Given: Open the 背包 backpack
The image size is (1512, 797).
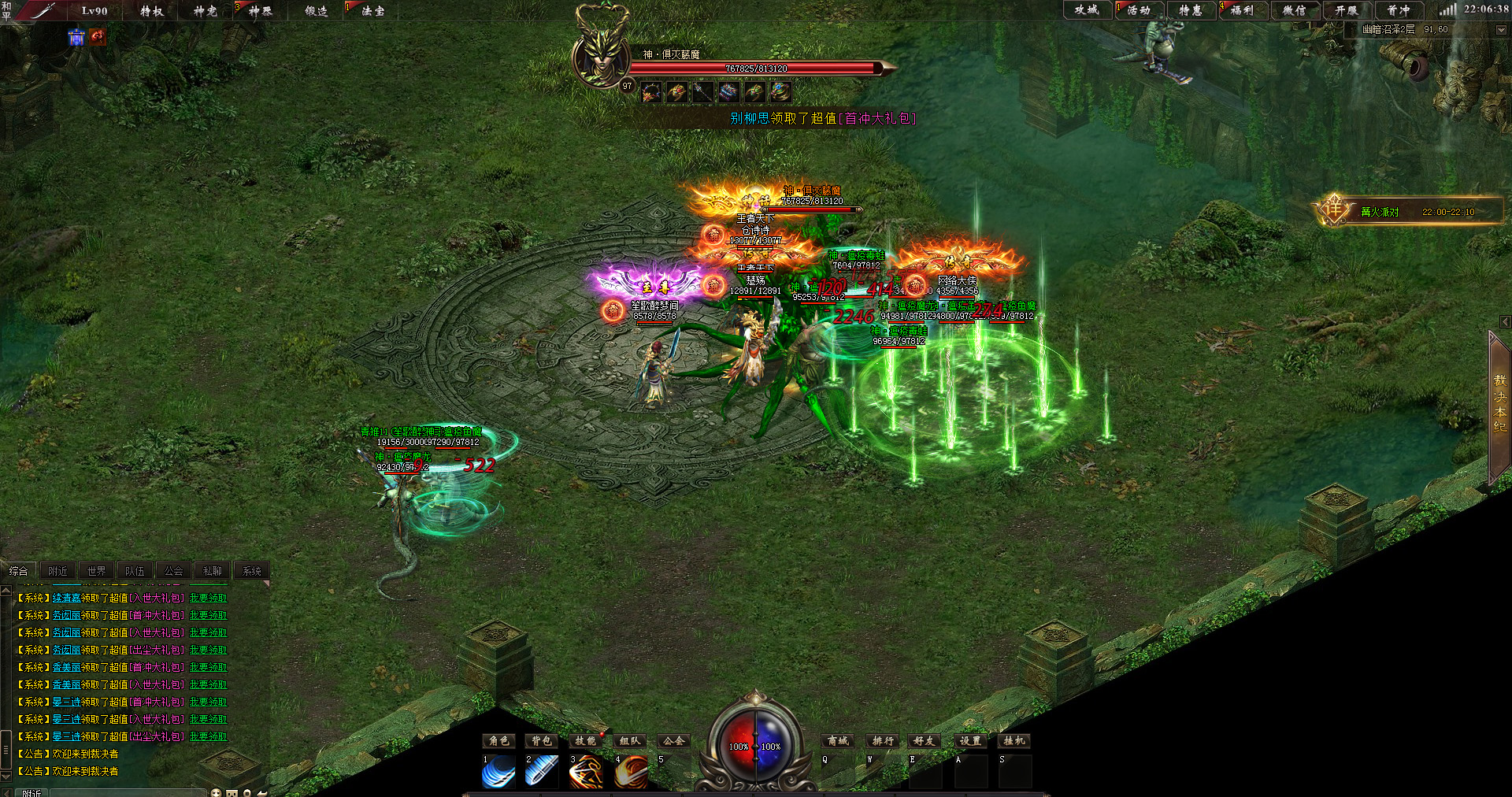Looking at the screenshot, I should [x=542, y=741].
